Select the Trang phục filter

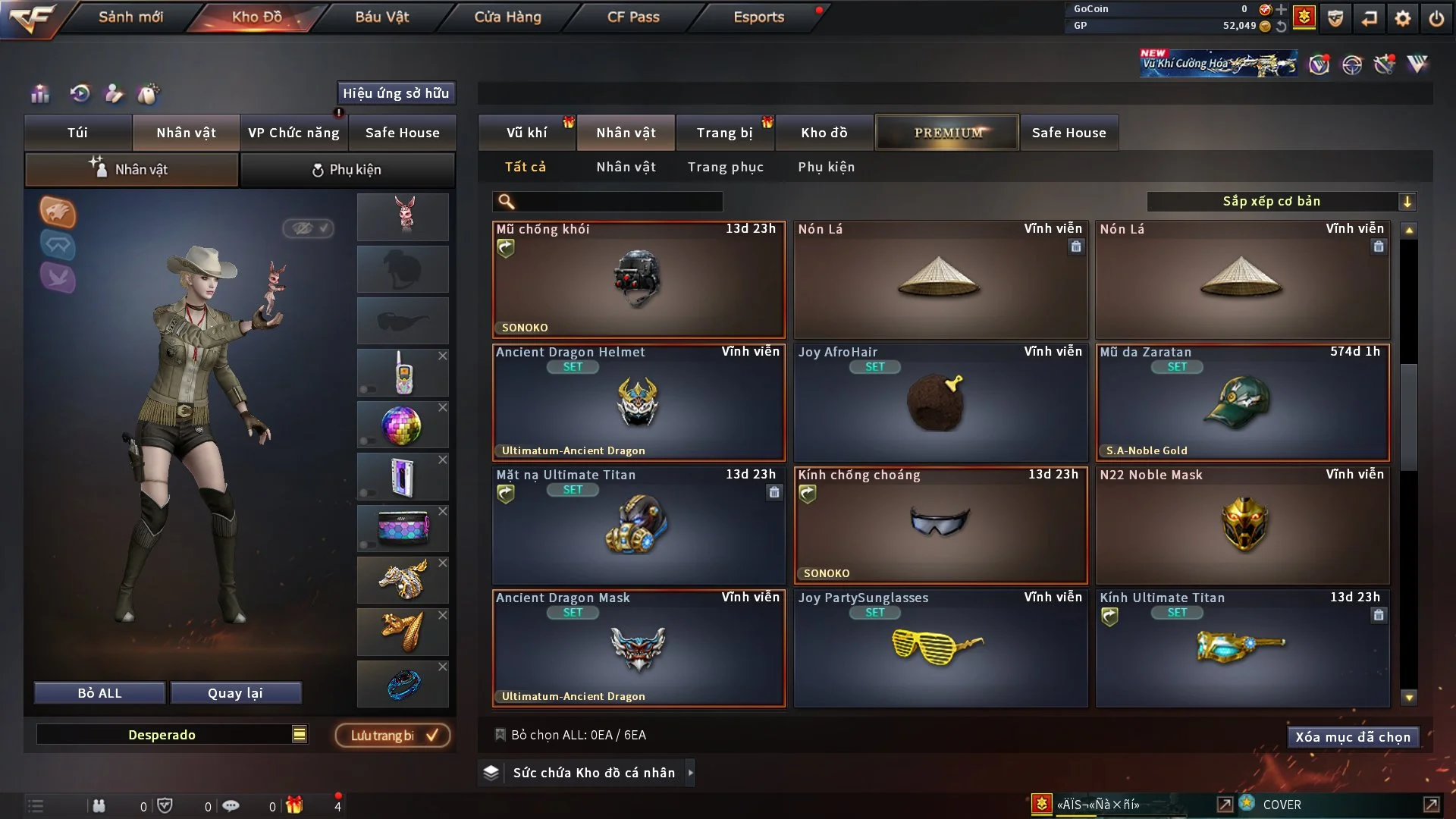725,167
